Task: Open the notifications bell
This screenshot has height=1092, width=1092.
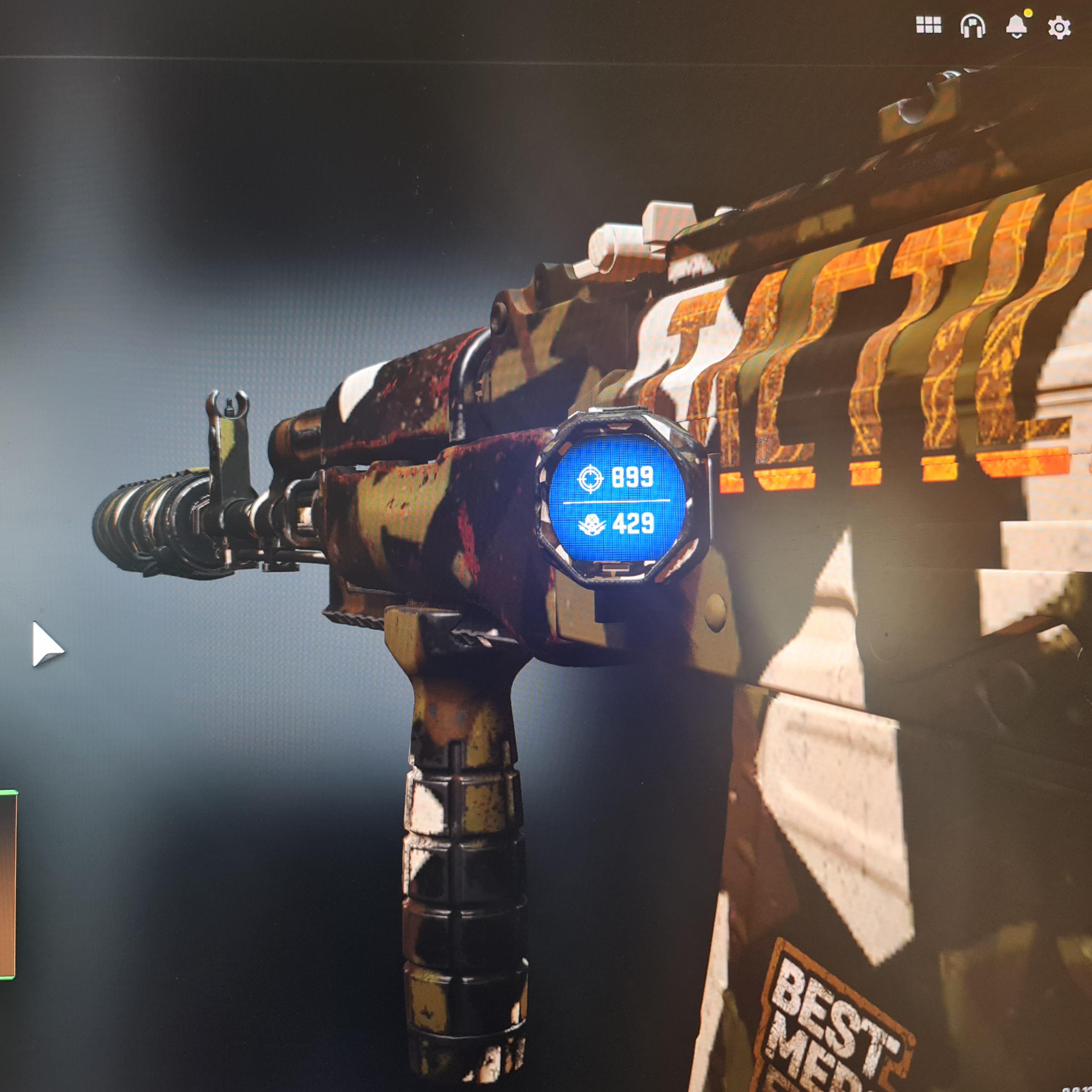Action: click(x=1016, y=24)
